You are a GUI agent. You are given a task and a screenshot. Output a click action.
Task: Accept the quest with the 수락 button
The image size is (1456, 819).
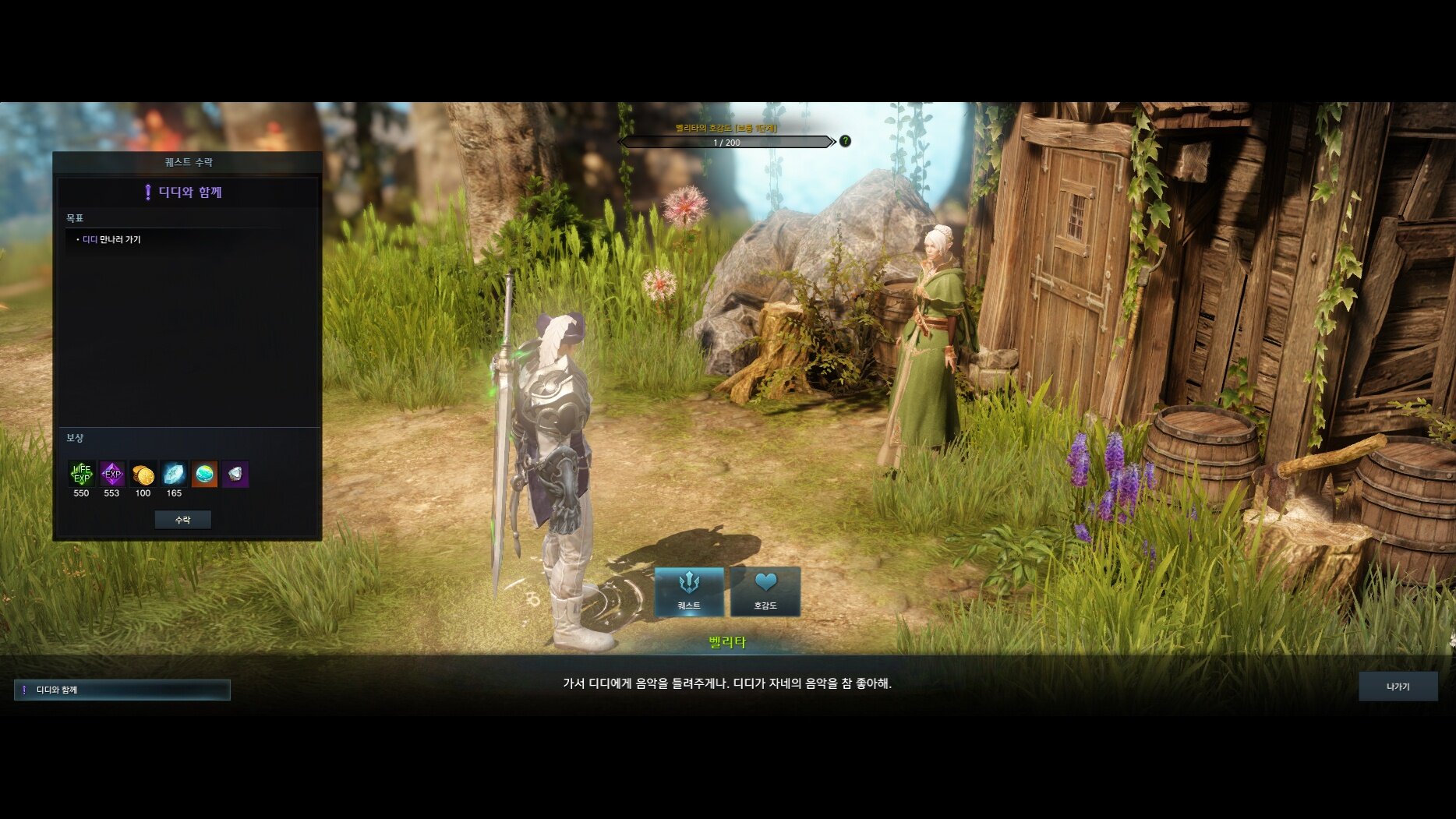(x=182, y=520)
